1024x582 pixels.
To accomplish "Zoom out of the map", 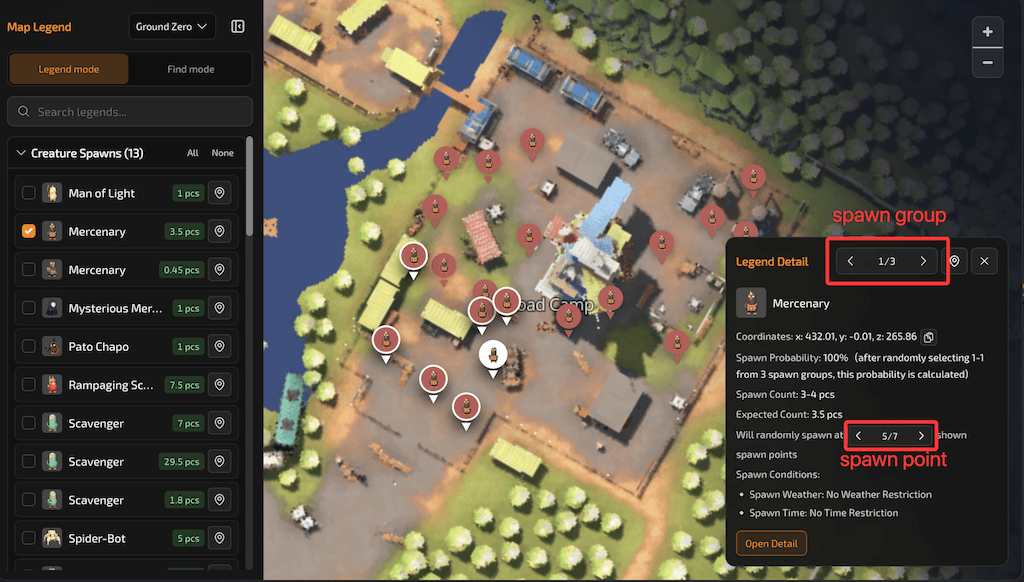I will point(987,62).
